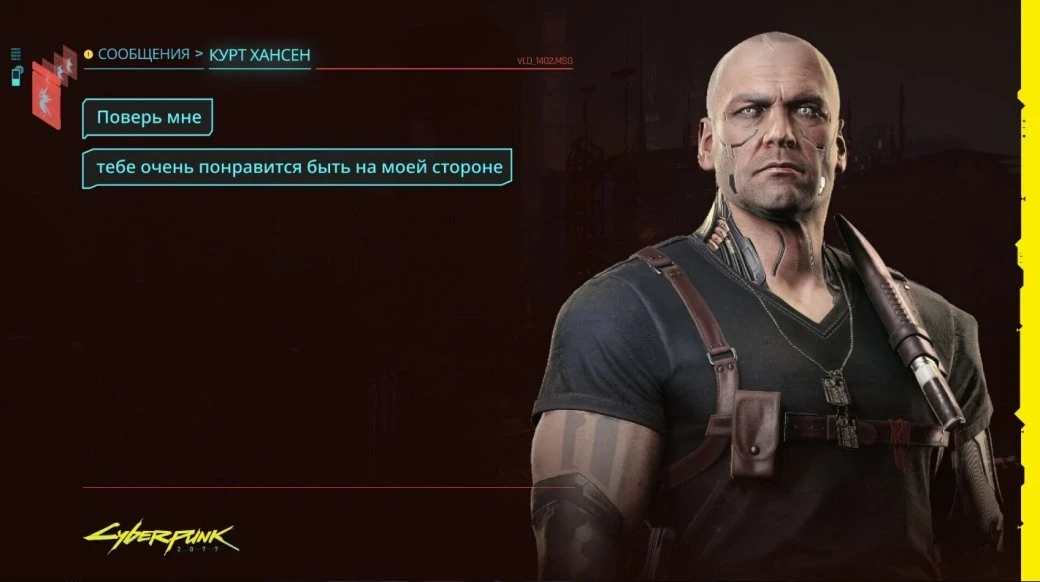Click the "Поверь мне" message bubble
The width and height of the screenshot is (1040, 582).
(x=148, y=118)
